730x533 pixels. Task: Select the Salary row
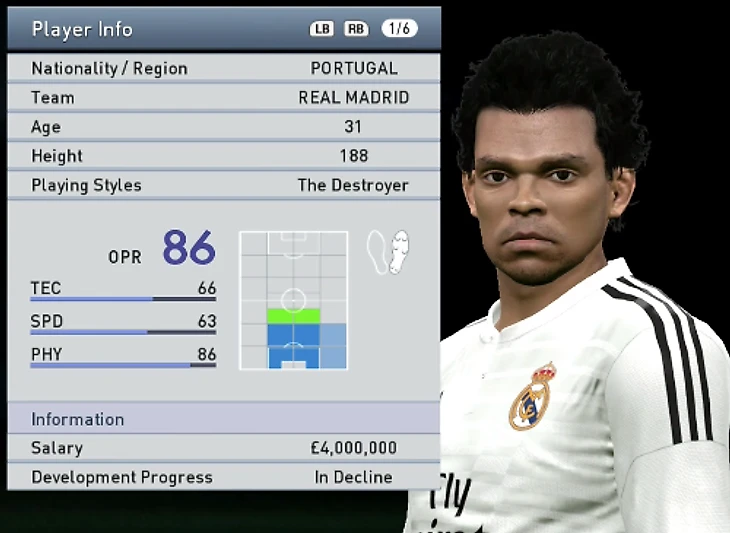tap(223, 448)
